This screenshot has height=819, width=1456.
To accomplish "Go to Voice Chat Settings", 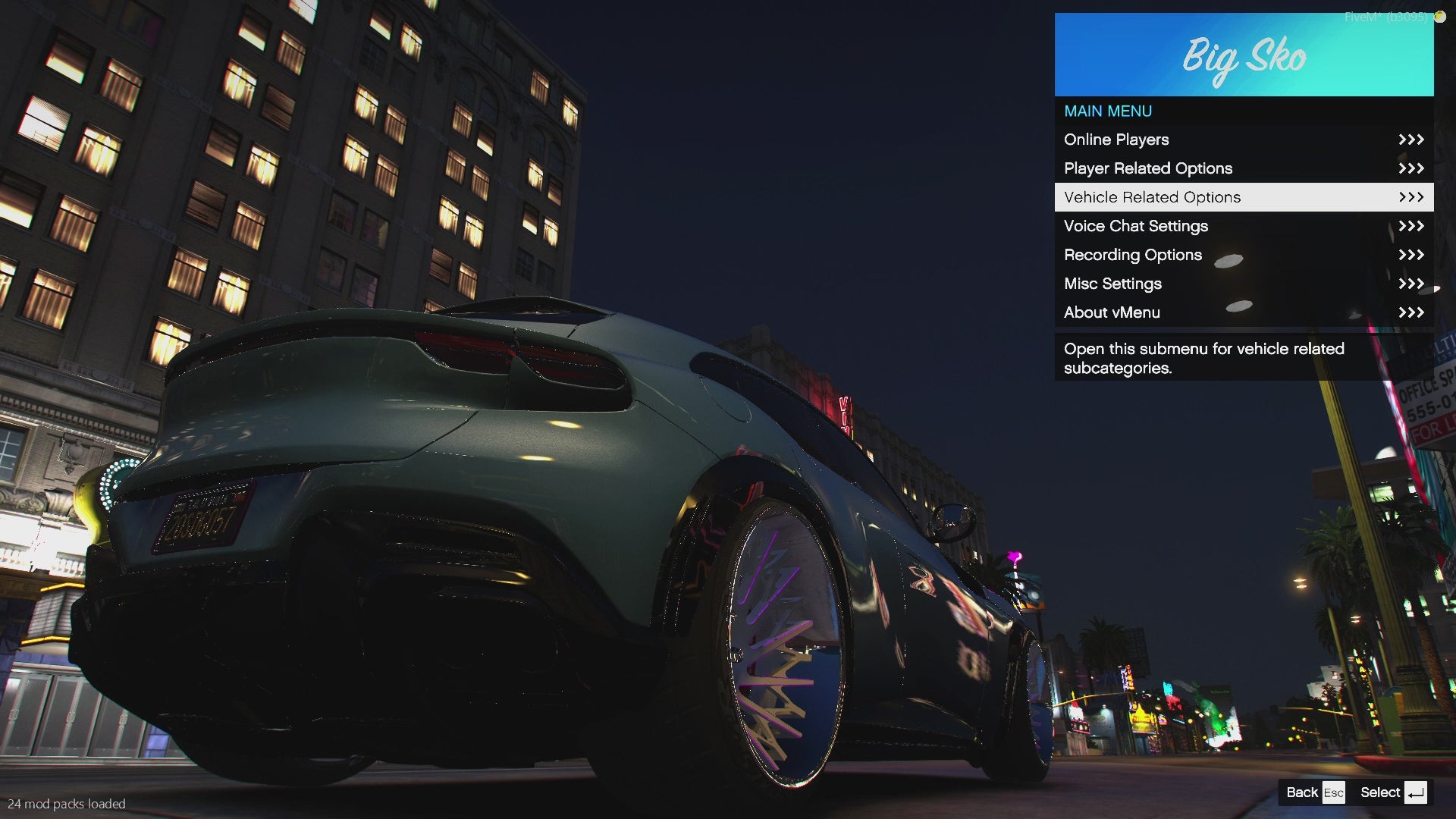I will [x=1244, y=226].
